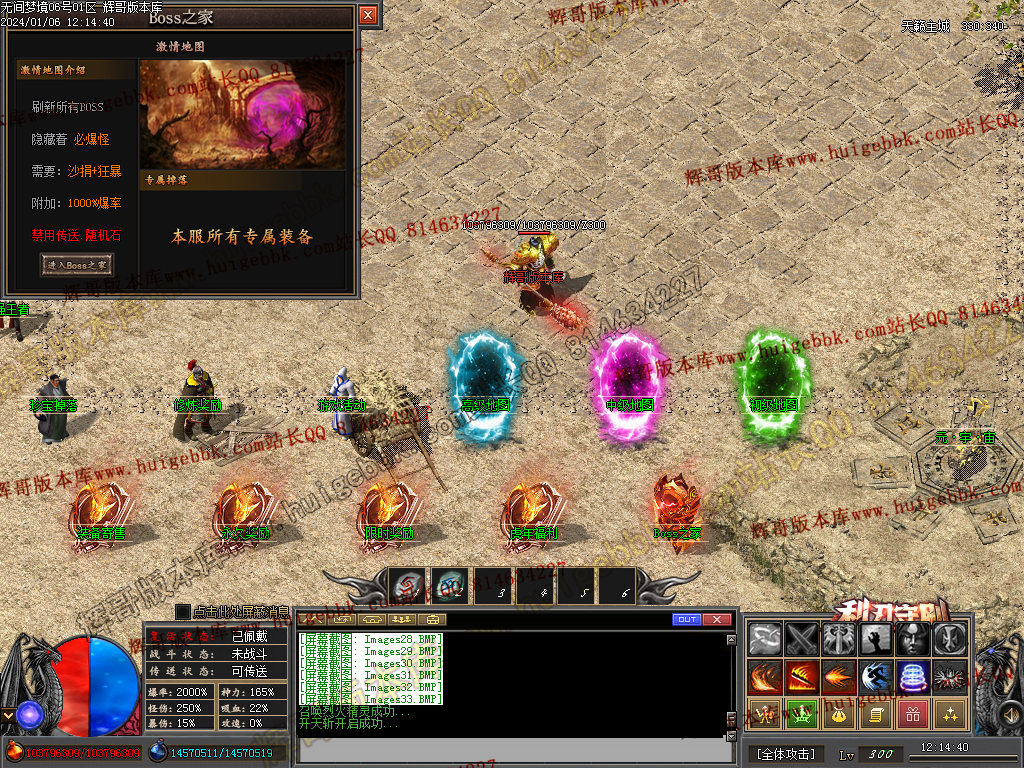Activate the flaming sword slash skill
Image resolution: width=1024 pixels, height=768 pixels.
[802, 677]
